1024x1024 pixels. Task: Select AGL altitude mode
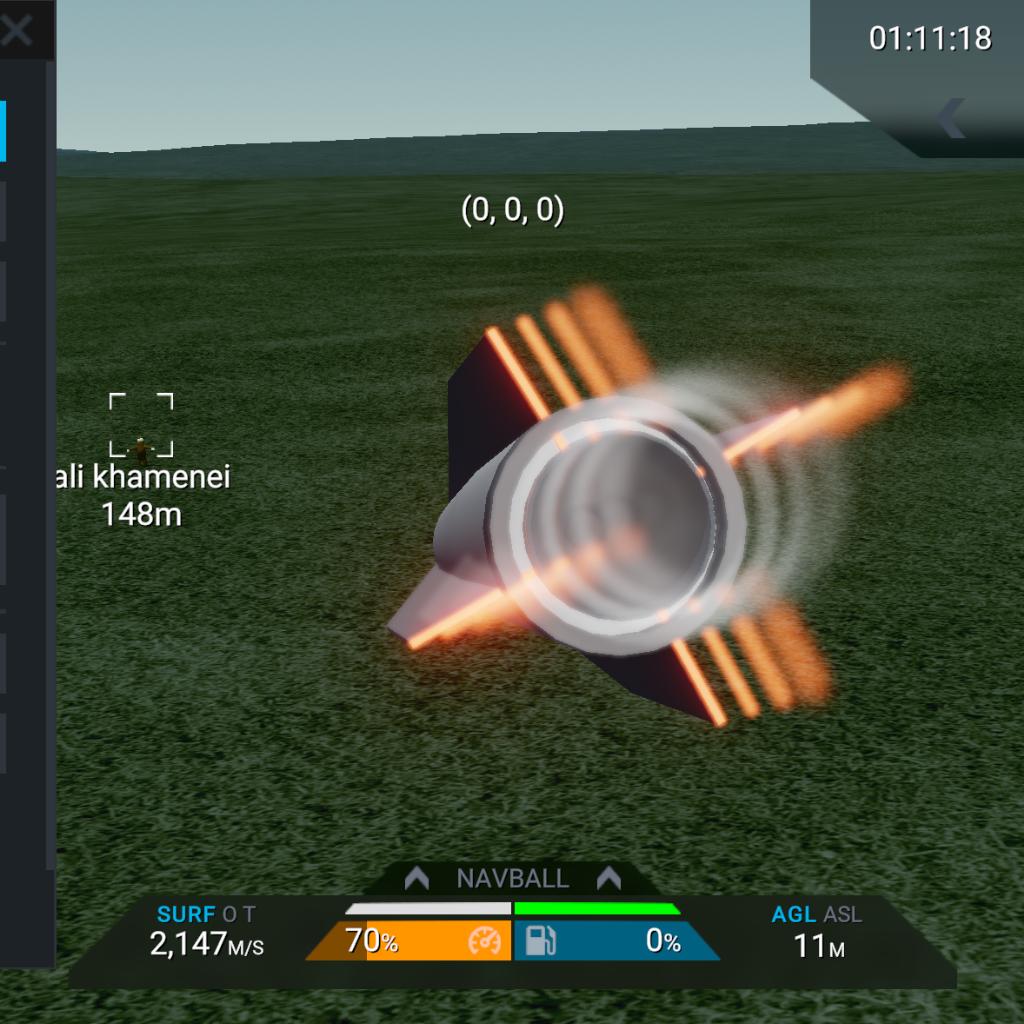[x=794, y=914]
